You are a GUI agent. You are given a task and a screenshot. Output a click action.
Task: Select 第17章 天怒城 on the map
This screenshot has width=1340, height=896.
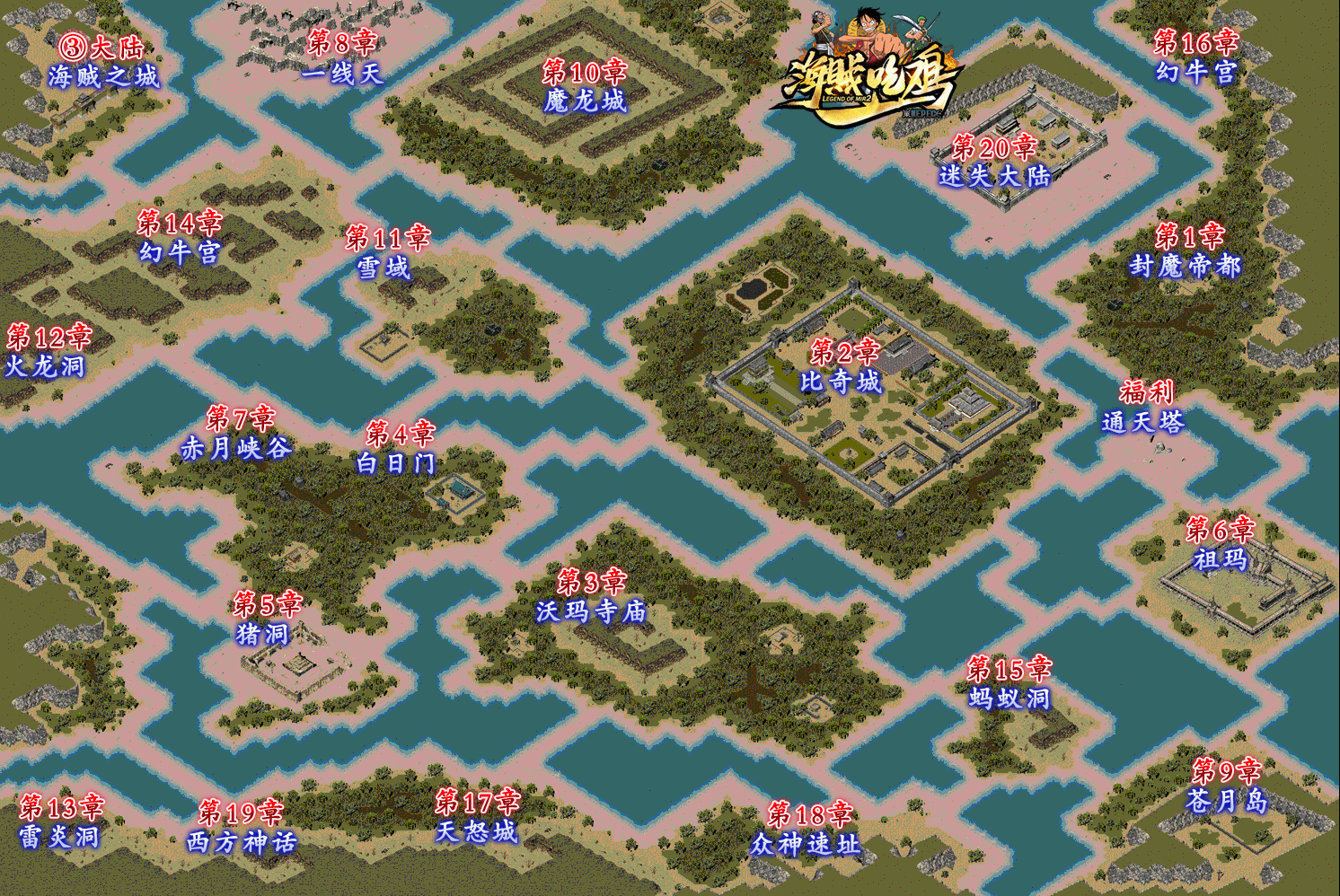point(477,816)
